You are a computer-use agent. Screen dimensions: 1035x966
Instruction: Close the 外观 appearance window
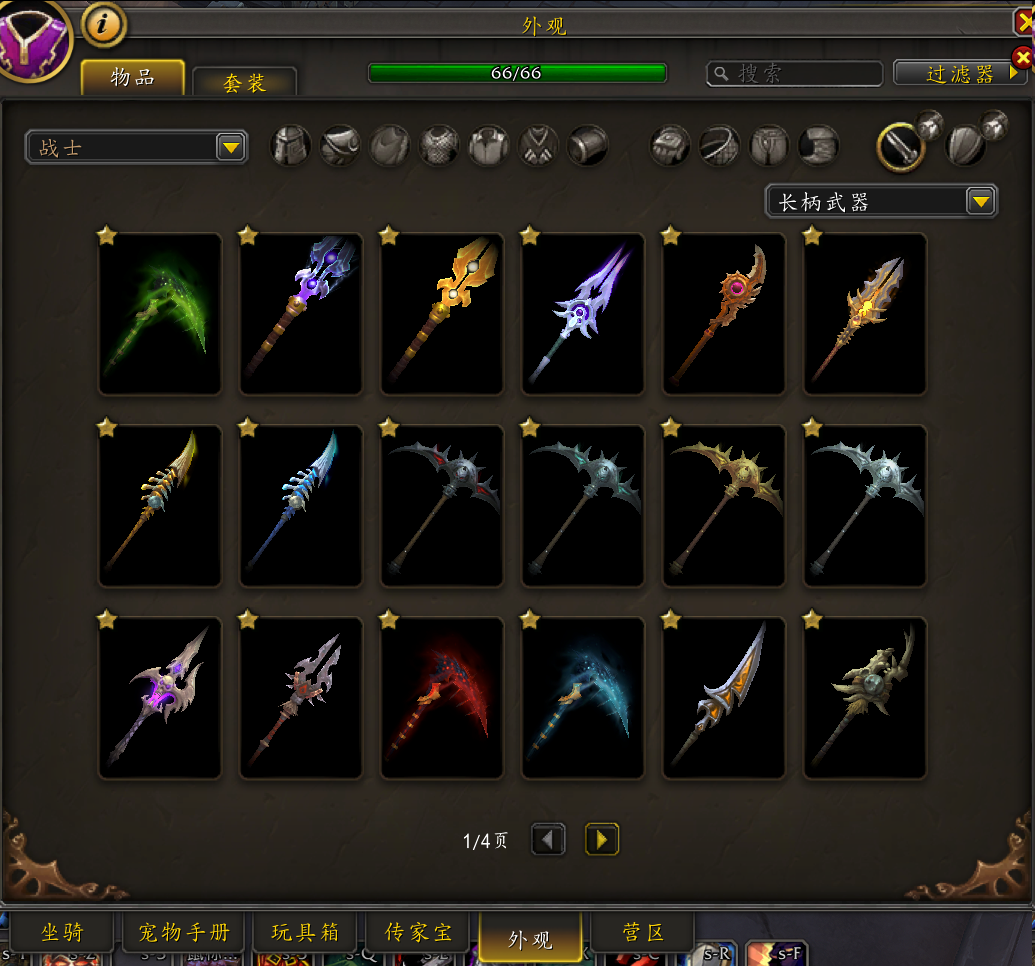[x=1025, y=22]
